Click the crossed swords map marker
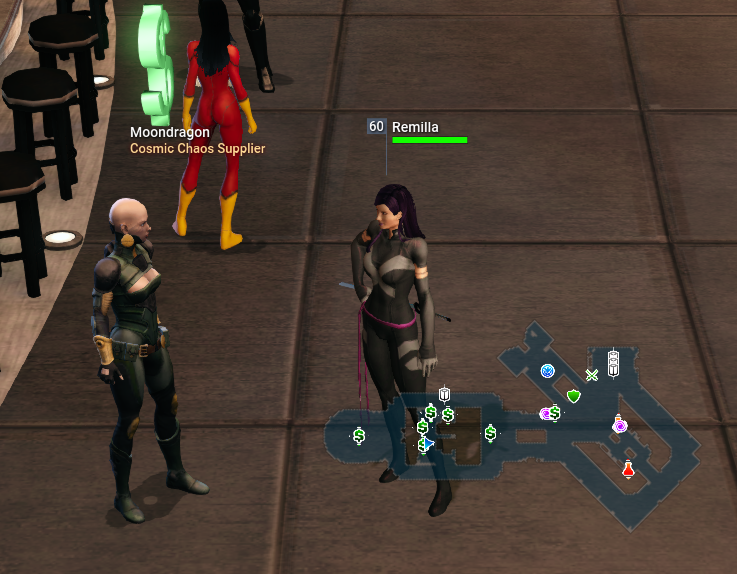The width and height of the screenshot is (737, 574). pyautogui.click(x=592, y=376)
